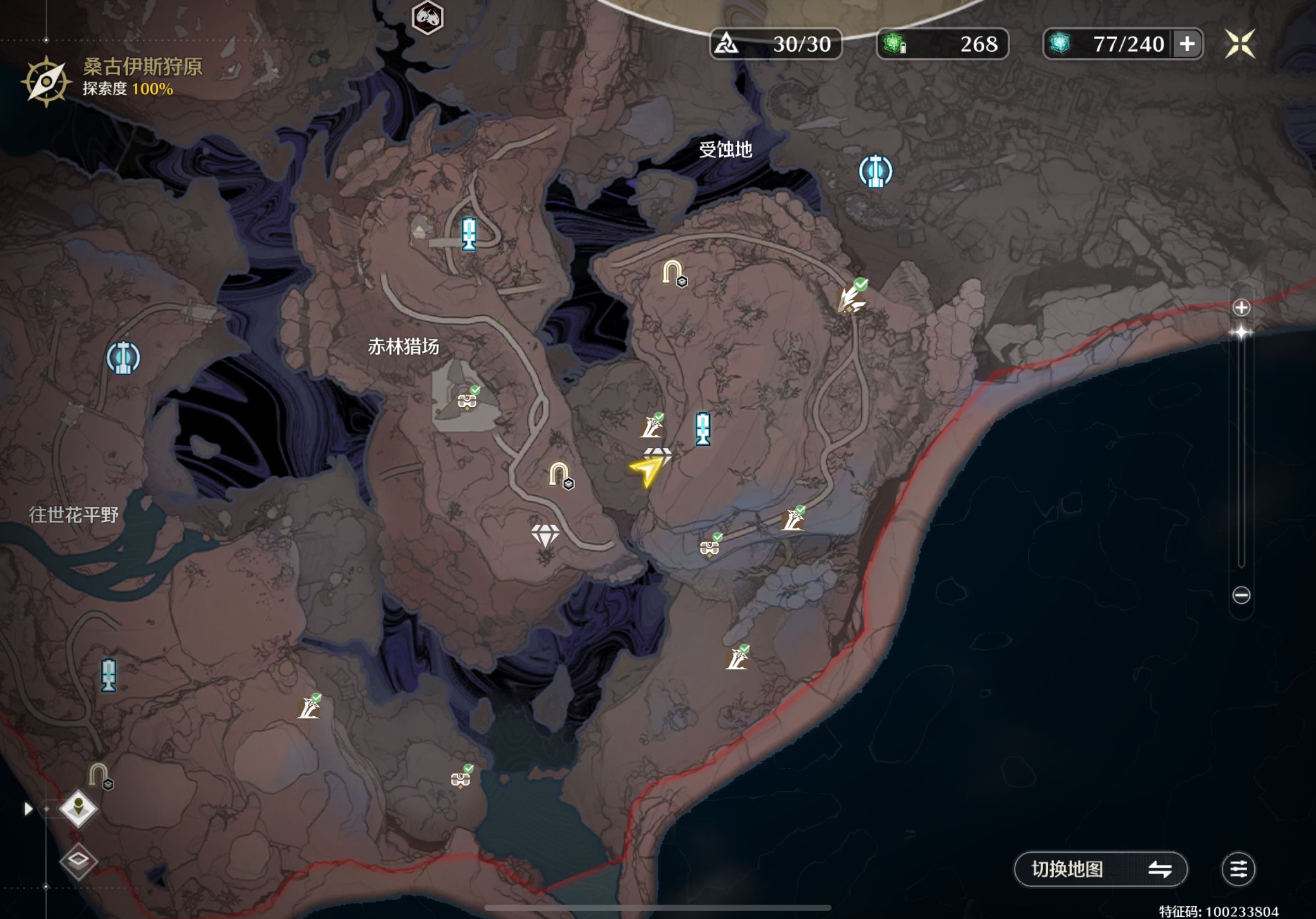Select the large round teleporter above 往世花平野
Screen dimensions: 1316x919
[123, 358]
